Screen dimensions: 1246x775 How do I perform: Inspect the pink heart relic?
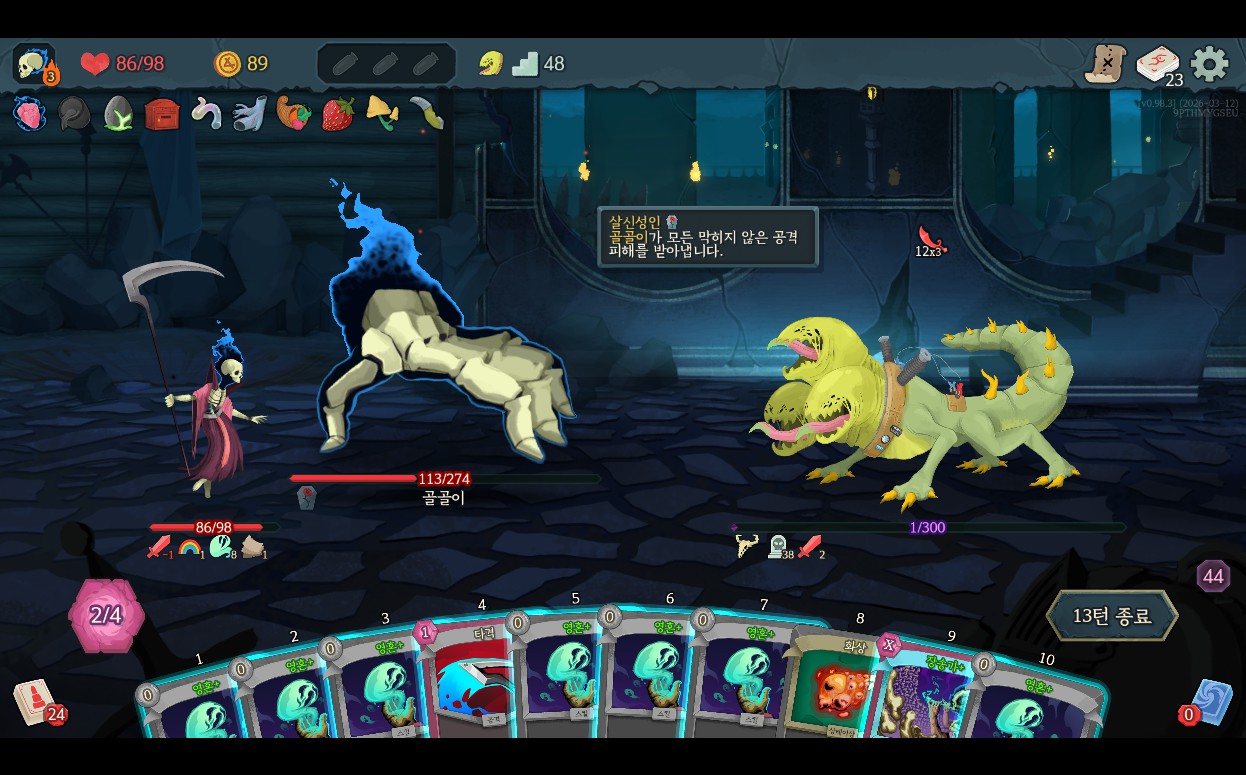[30, 114]
